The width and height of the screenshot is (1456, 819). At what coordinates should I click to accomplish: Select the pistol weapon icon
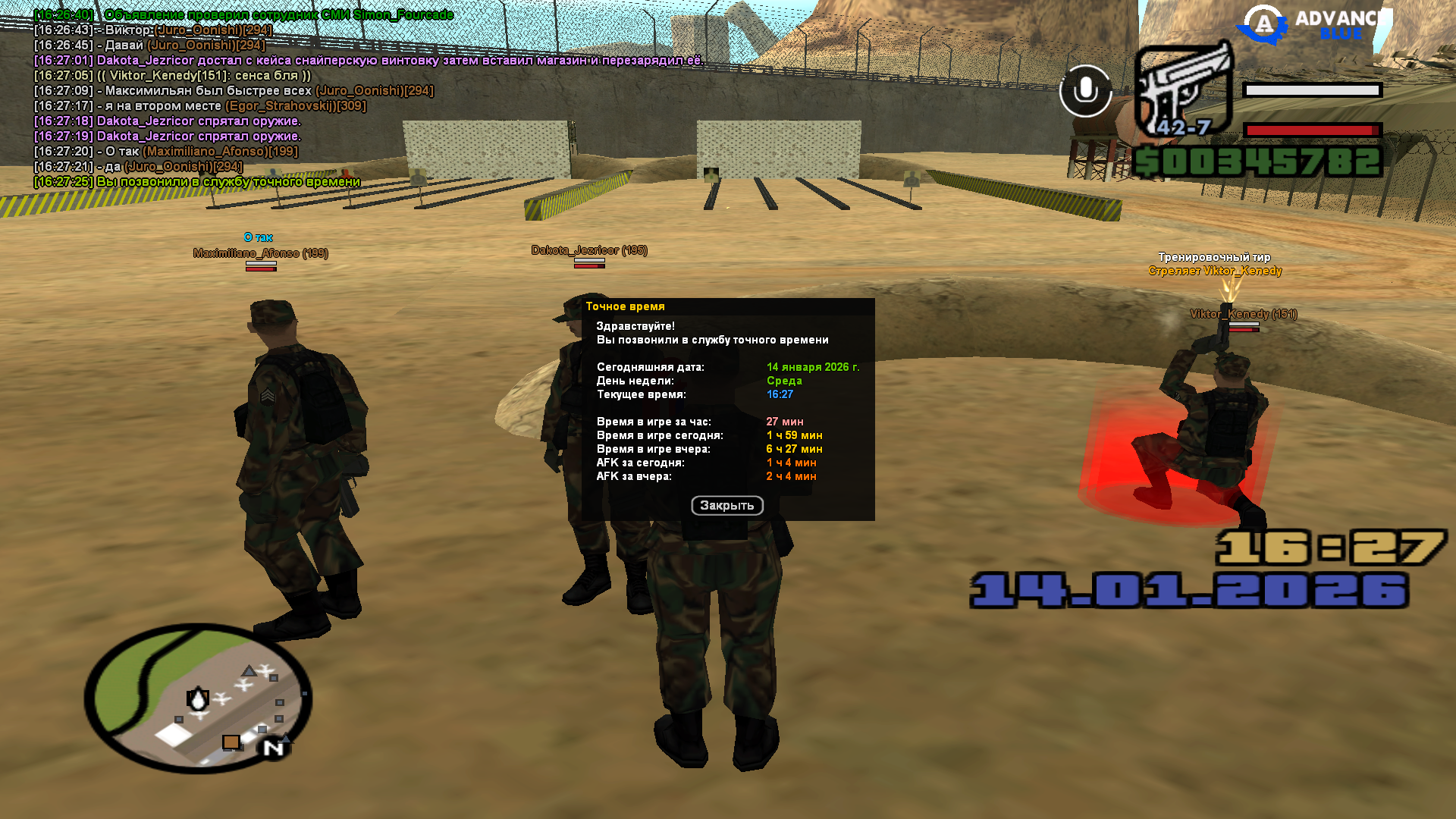pyautogui.click(x=1183, y=89)
